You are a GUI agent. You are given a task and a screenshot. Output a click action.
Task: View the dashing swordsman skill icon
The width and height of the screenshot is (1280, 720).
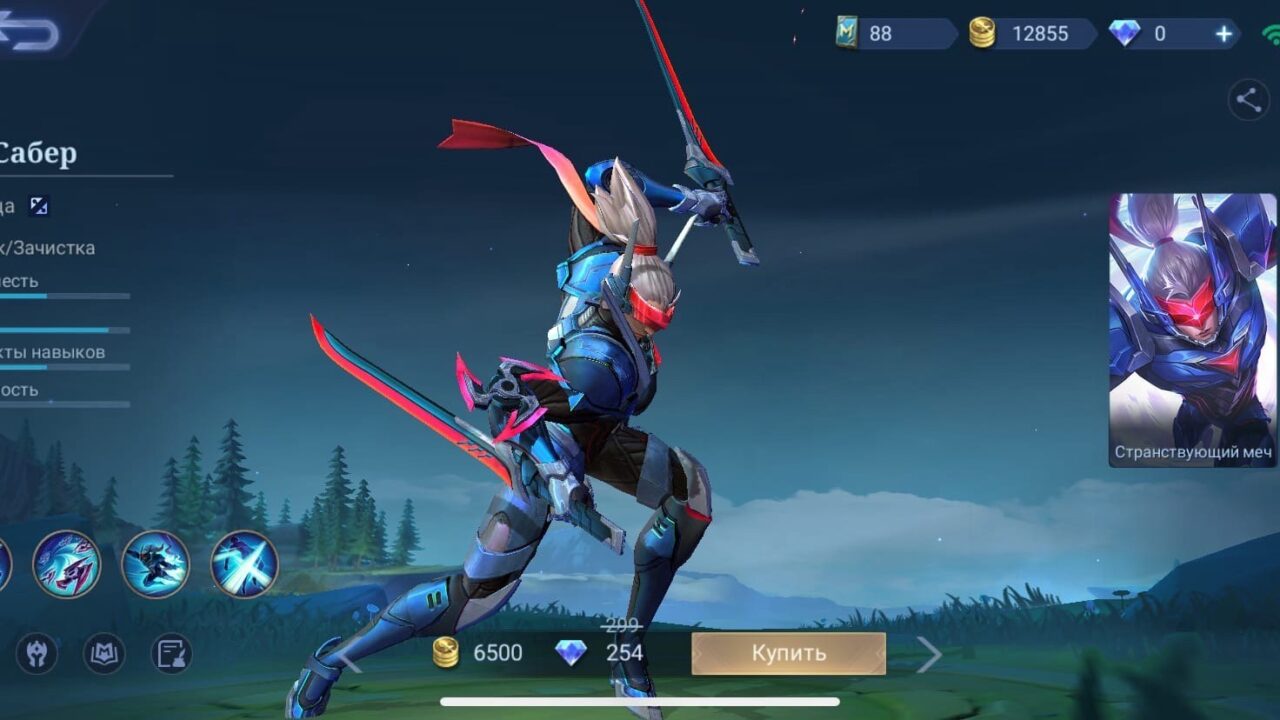(155, 564)
